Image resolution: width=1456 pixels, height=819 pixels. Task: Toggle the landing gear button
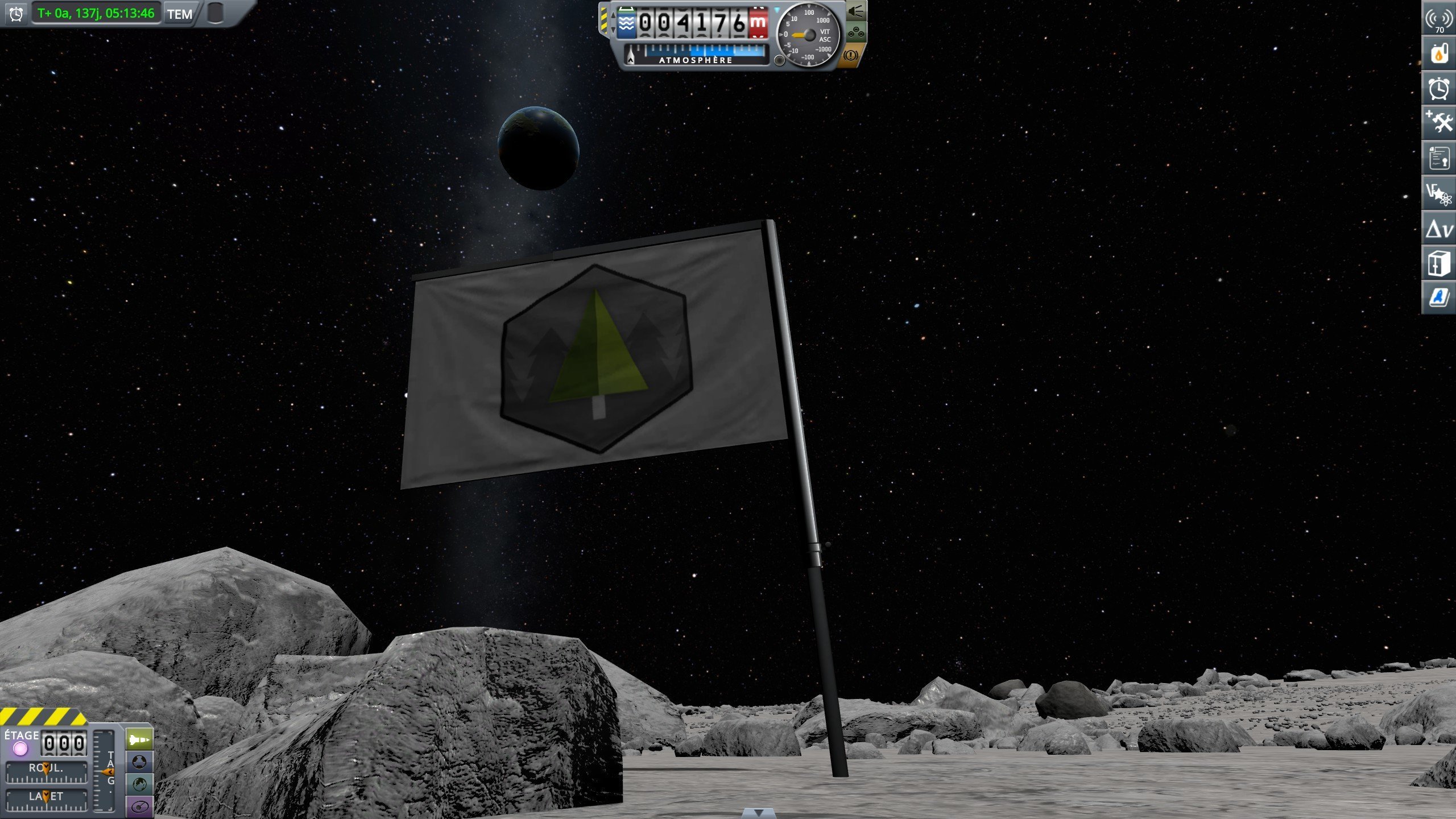(856, 34)
